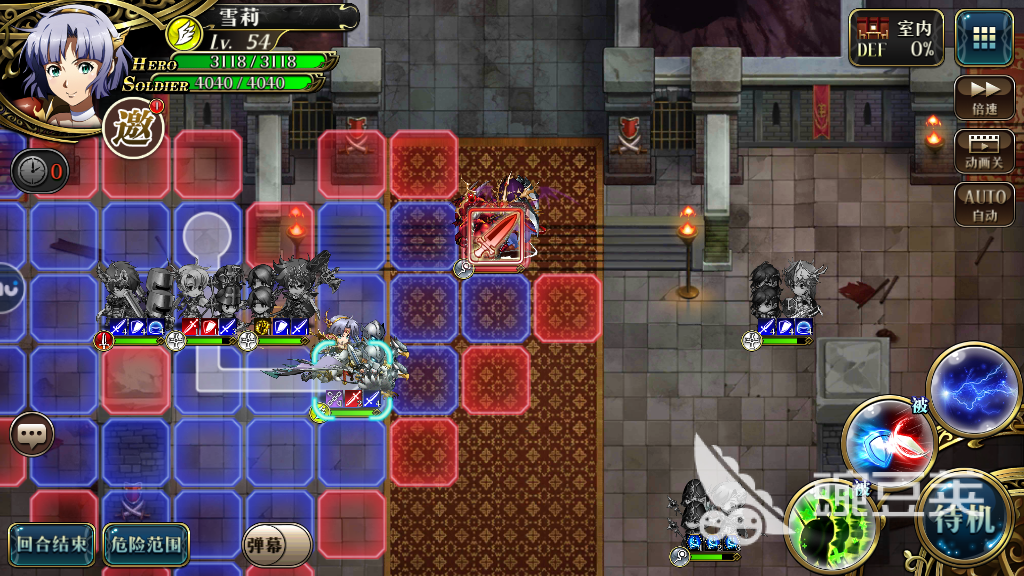The image size is (1024, 576).
Task: Toggle the 弹幕 bullet comments switch
Action: 277,544
